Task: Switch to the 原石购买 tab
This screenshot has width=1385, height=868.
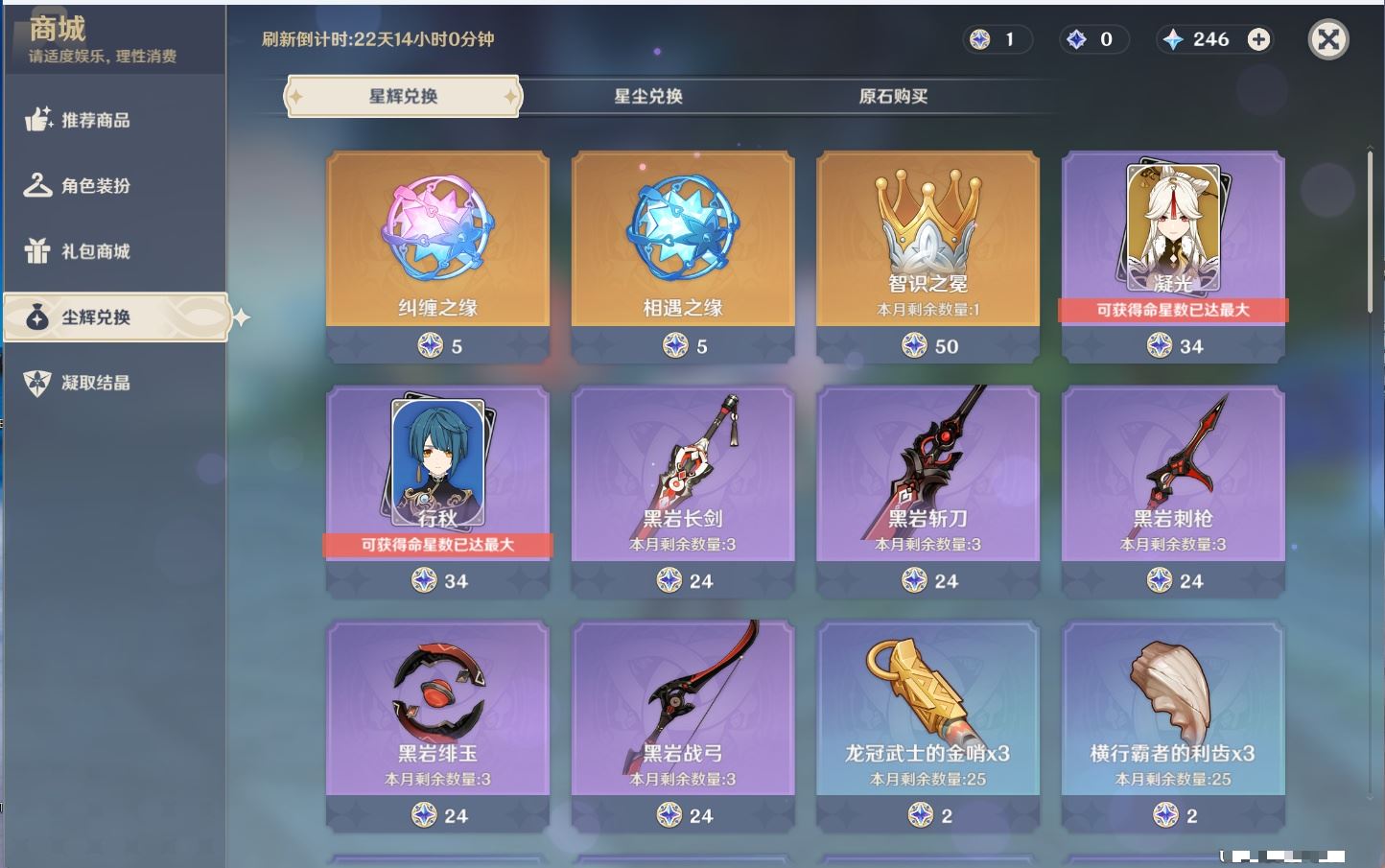Action: click(x=893, y=96)
